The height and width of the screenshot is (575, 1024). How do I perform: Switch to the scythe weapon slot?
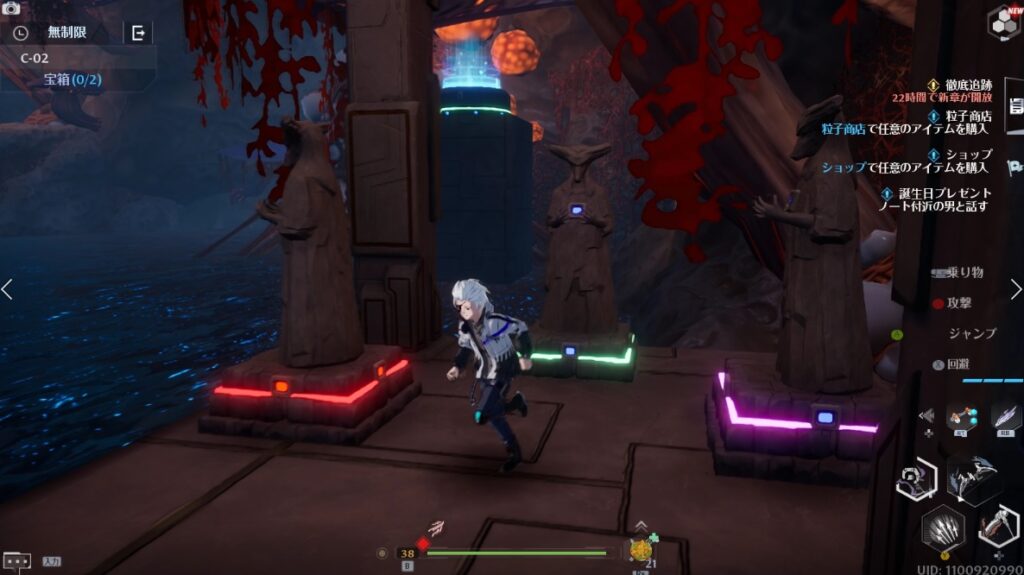click(997, 527)
